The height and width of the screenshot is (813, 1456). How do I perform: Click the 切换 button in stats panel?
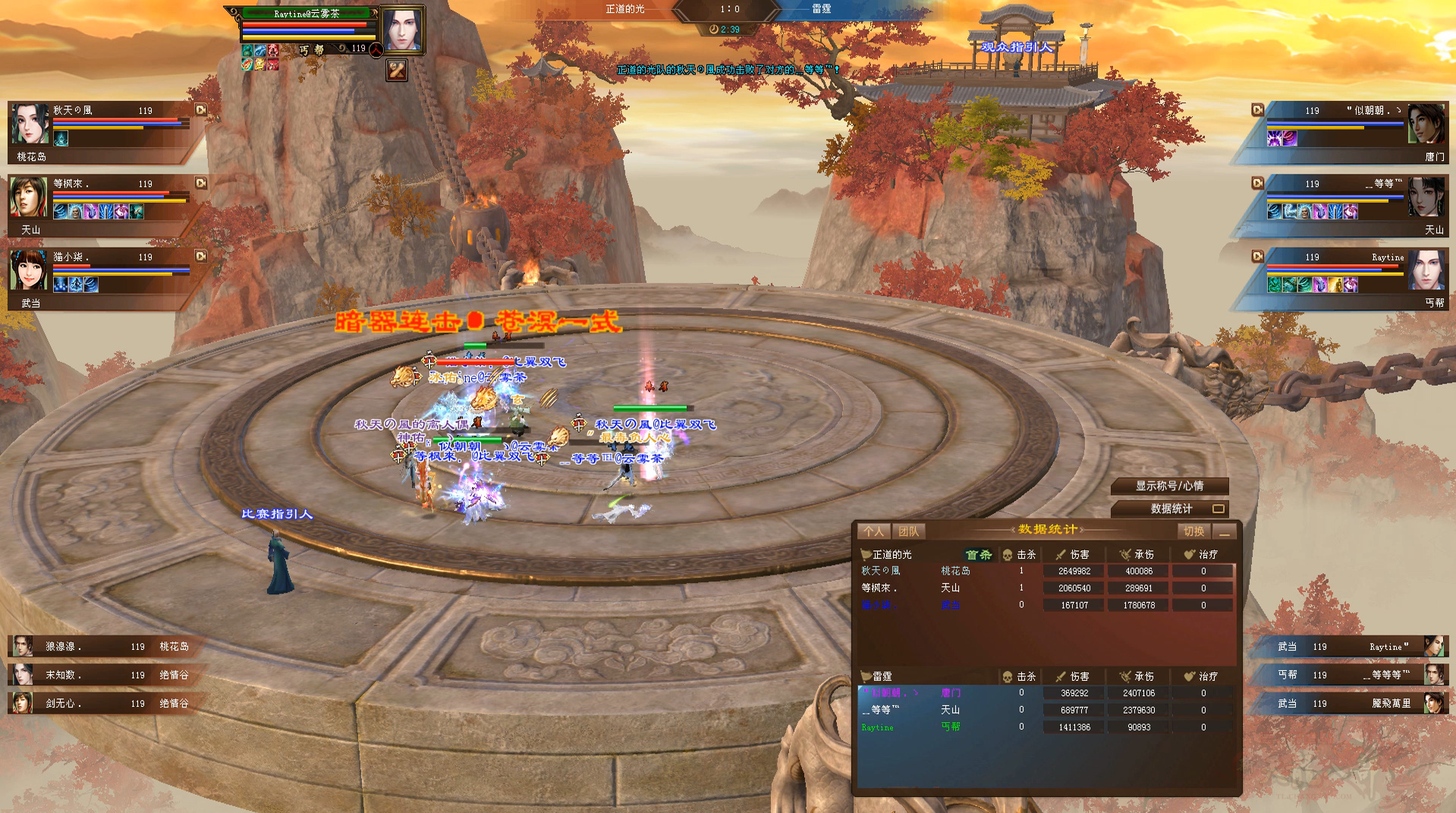1193,531
